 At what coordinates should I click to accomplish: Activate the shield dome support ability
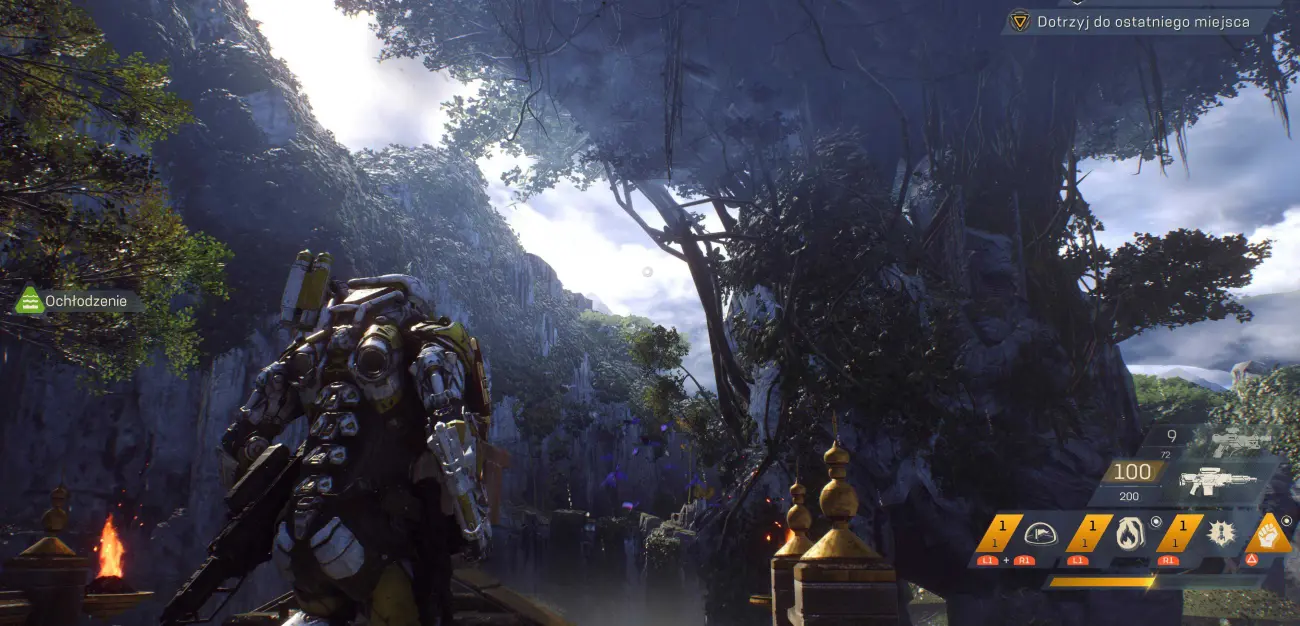(x=1040, y=534)
